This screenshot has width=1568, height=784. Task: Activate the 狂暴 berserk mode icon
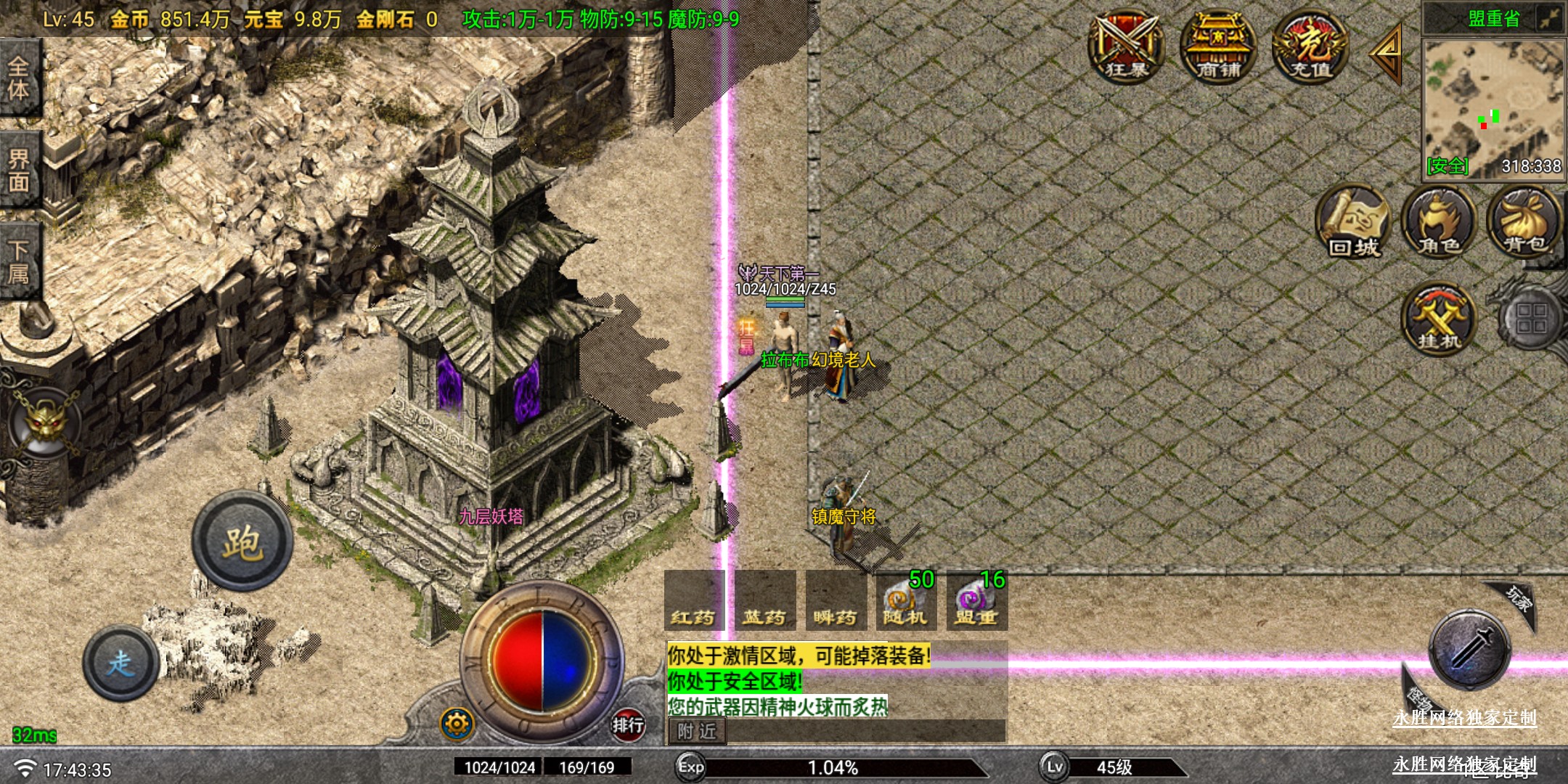(x=1126, y=46)
